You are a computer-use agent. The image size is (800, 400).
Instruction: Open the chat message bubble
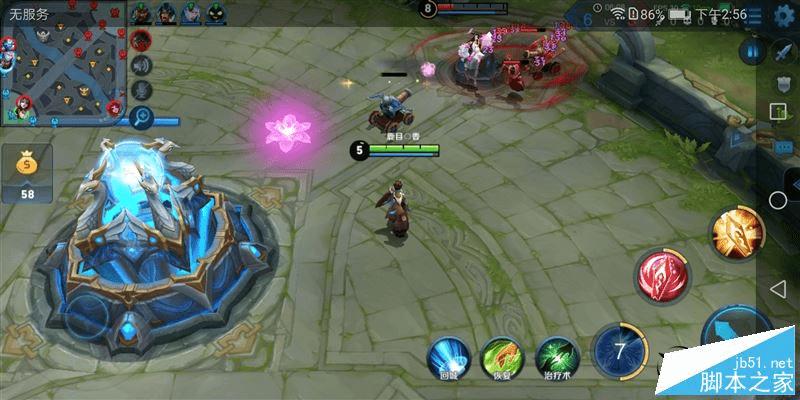tap(783, 146)
